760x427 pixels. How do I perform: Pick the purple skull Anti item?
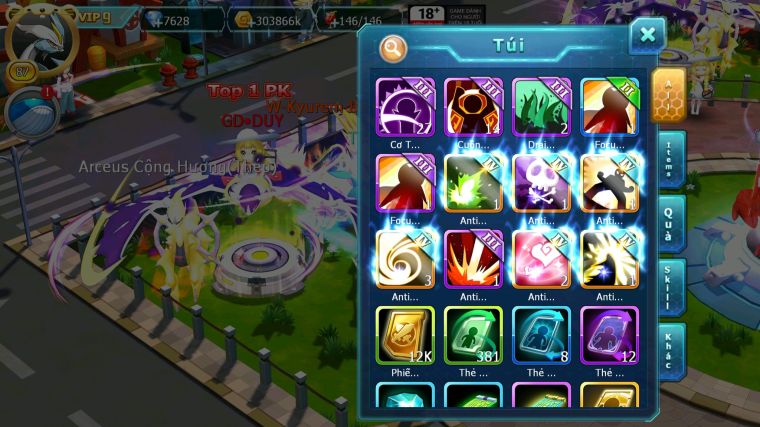point(541,182)
